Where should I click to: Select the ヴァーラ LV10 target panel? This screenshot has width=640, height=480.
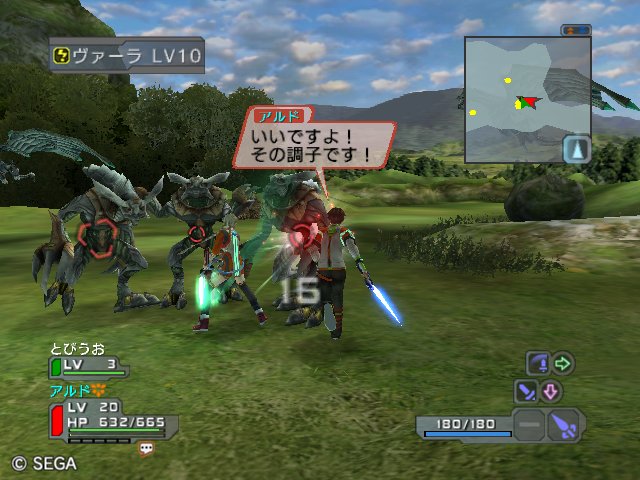(126, 56)
